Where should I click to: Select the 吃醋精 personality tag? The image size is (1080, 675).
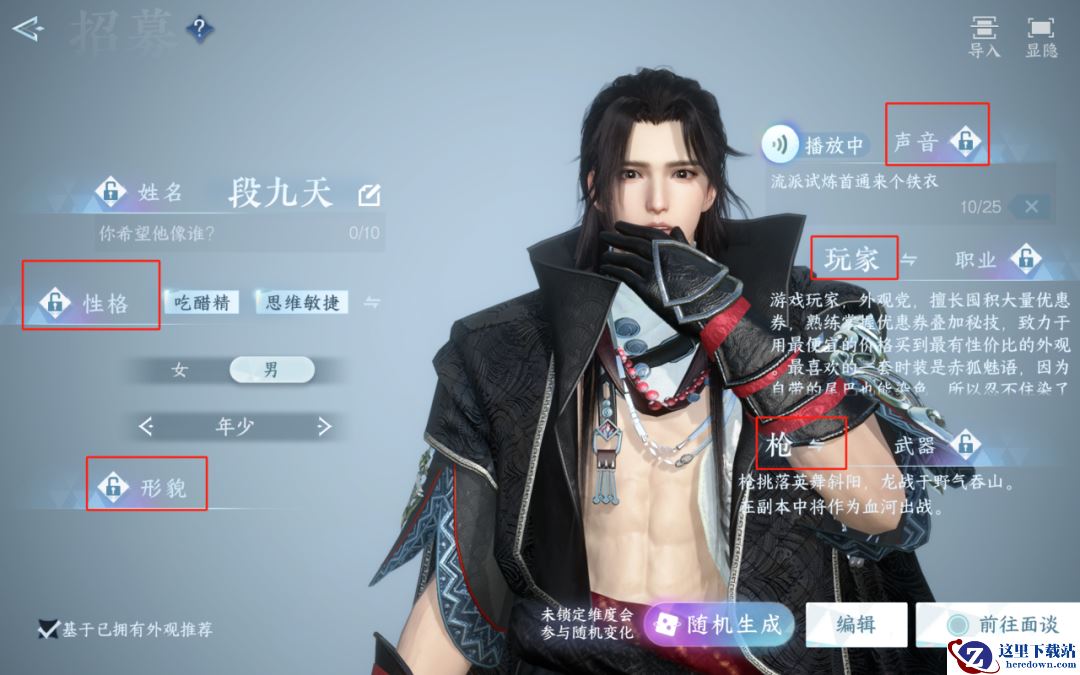202,302
